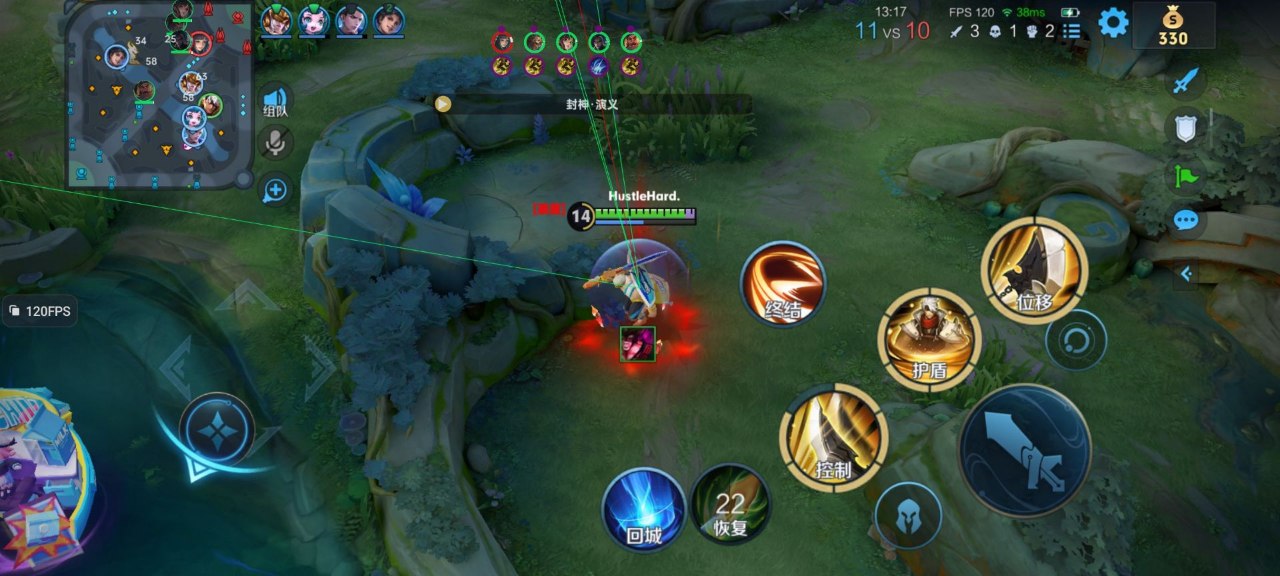Select the helmet hero-target button
Viewport: 1280px width, 576px height.
point(908,516)
